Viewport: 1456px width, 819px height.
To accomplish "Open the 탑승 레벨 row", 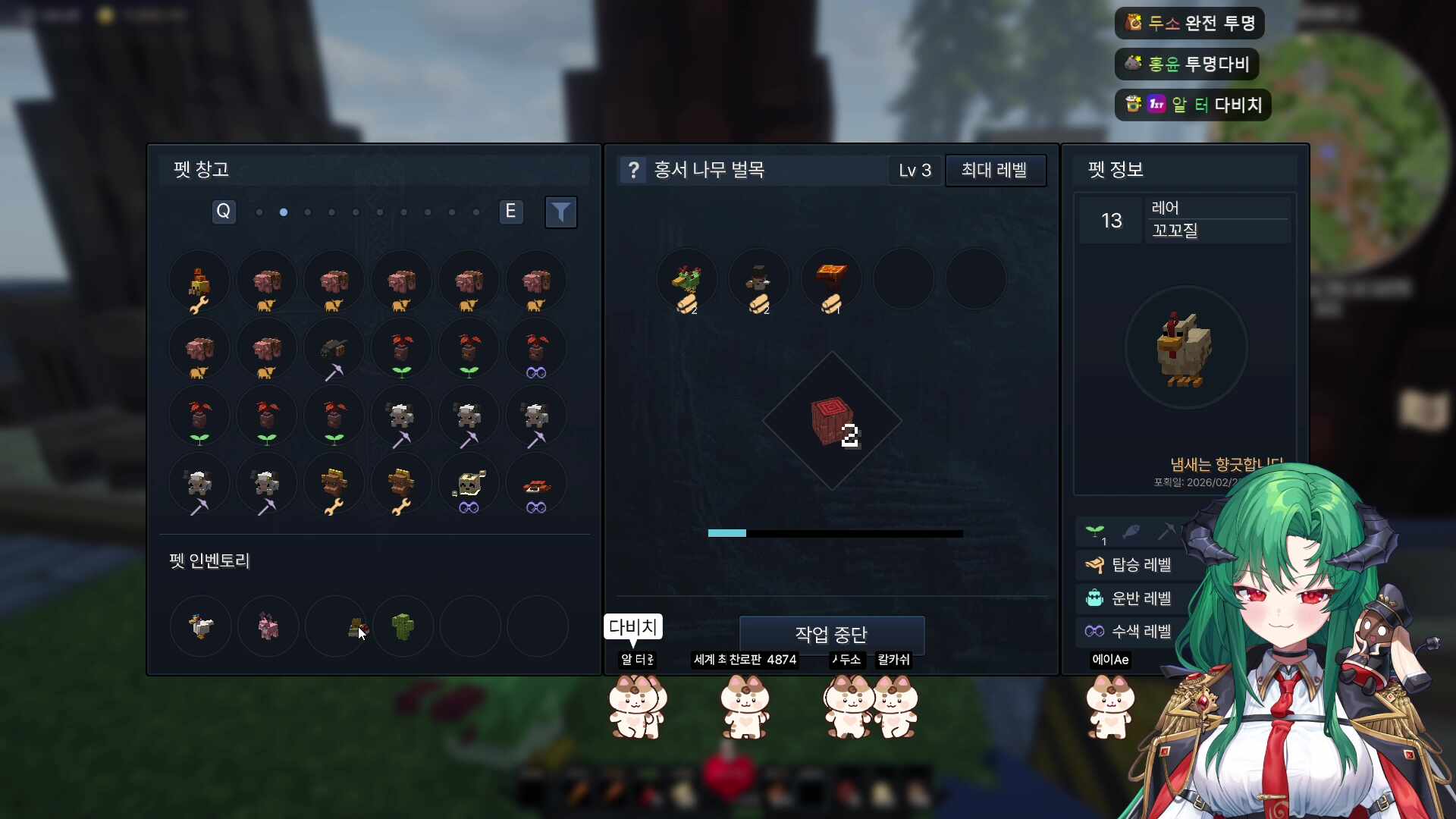I will click(1141, 565).
